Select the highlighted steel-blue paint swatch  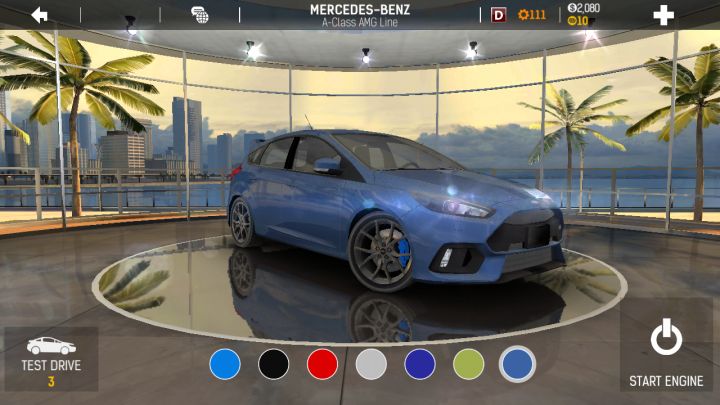[517, 364]
